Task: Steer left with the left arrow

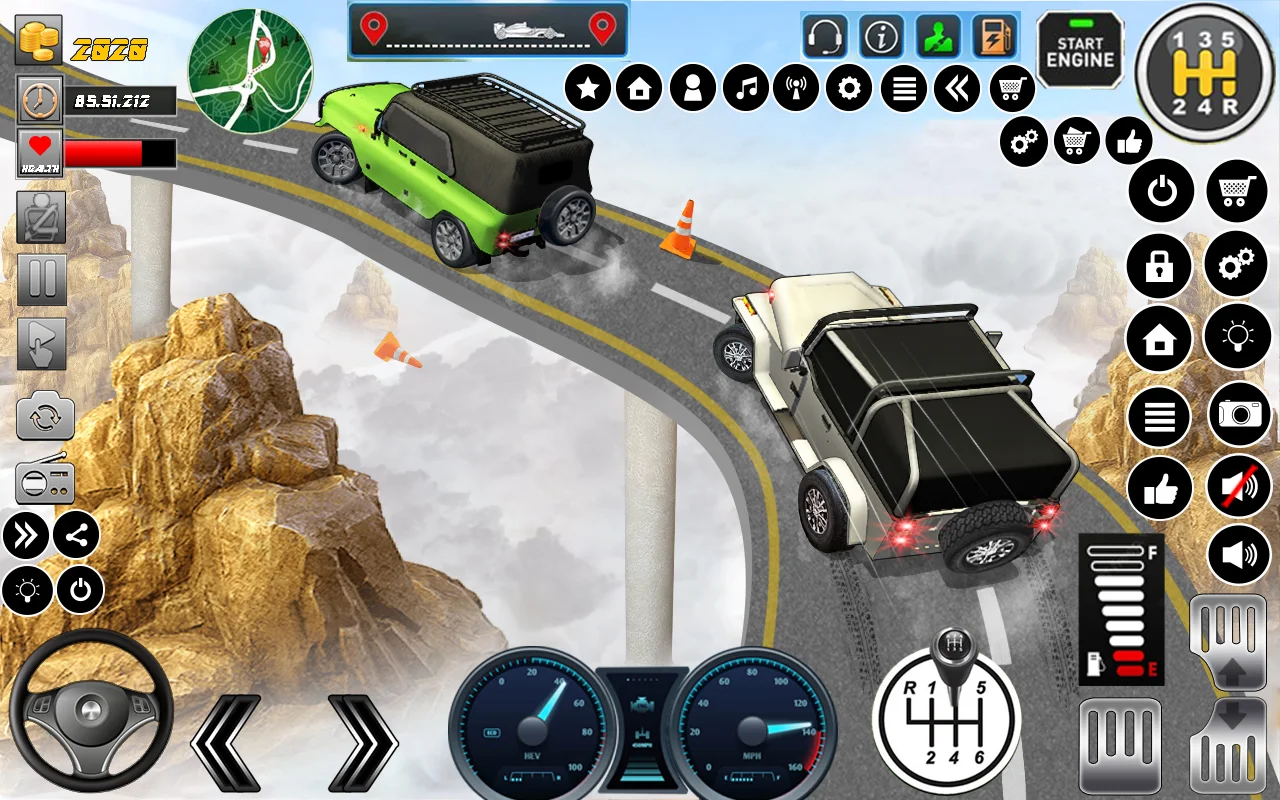Action: 226,742
